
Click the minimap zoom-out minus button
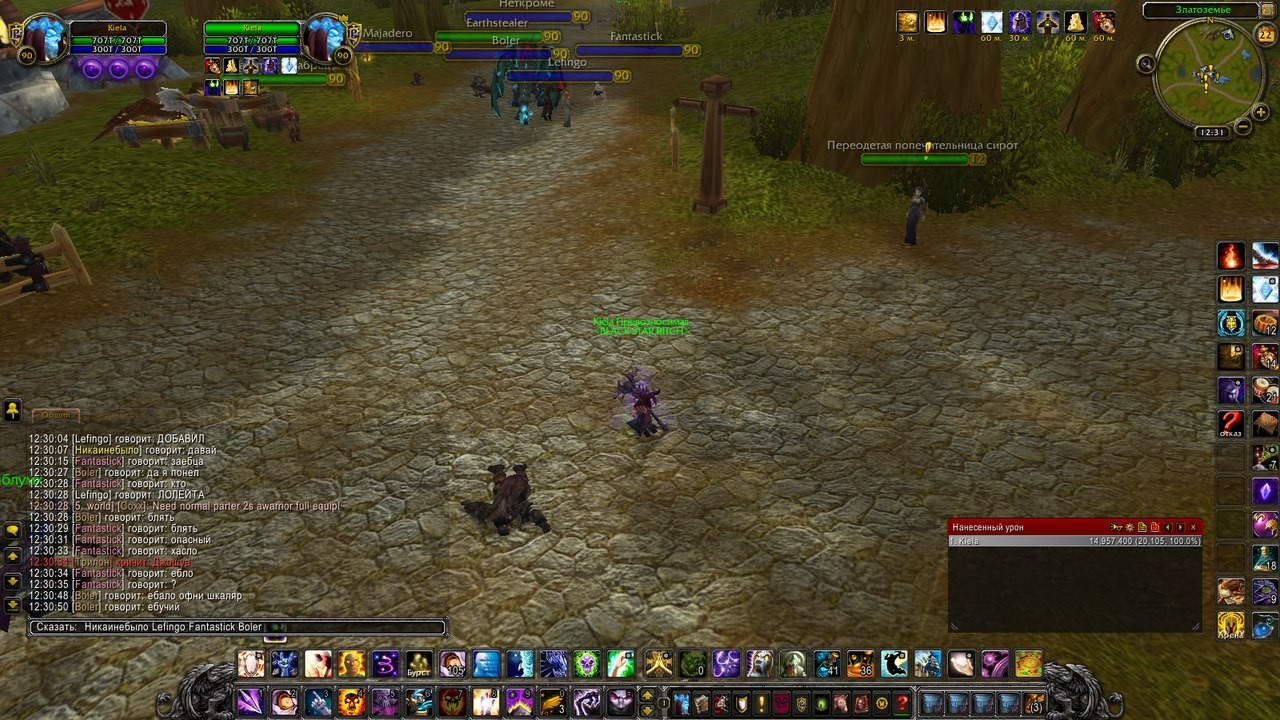pyautogui.click(x=1243, y=127)
